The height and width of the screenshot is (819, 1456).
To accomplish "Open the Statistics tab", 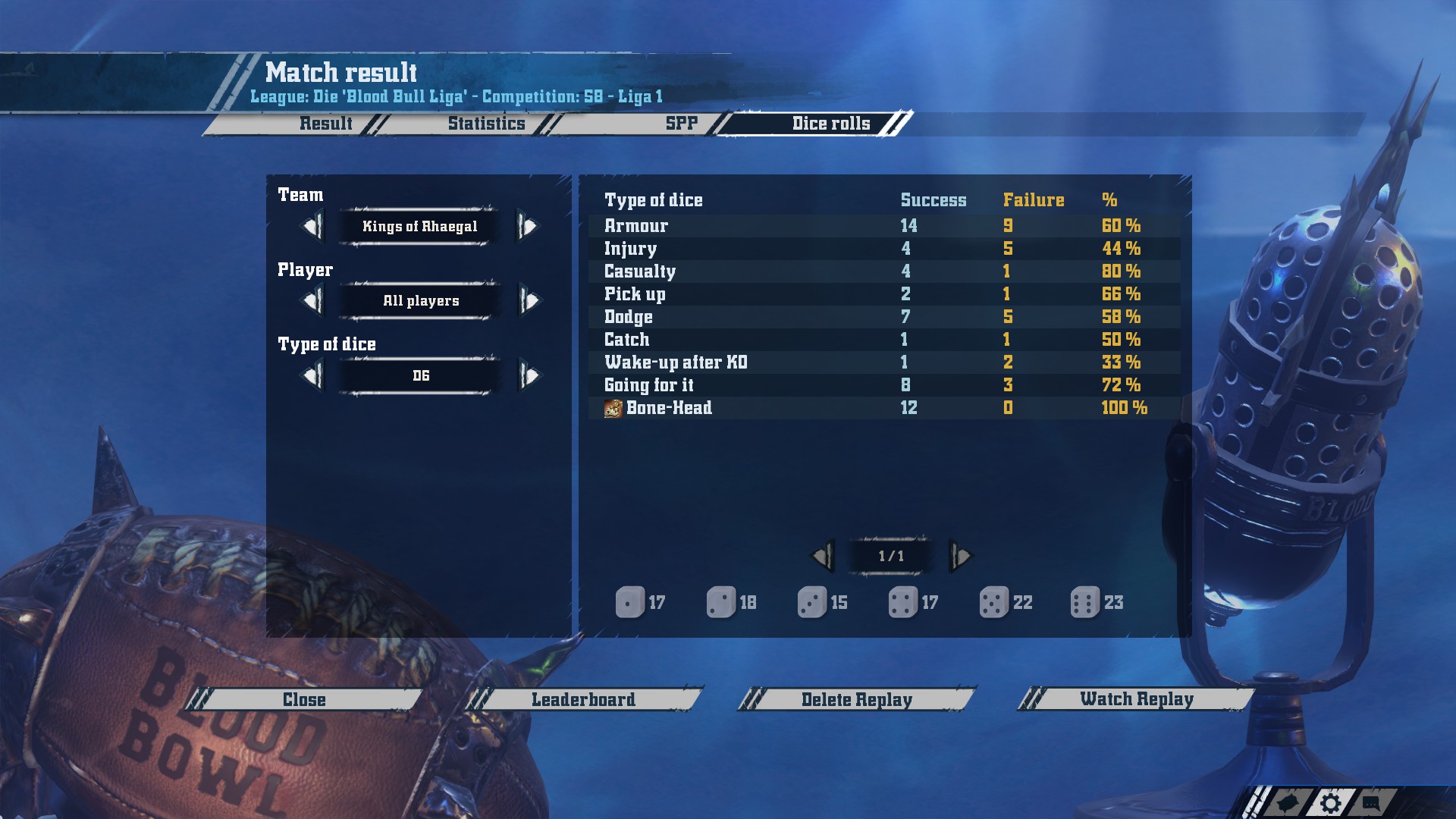I will pyautogui.click(x=486, y=124).
